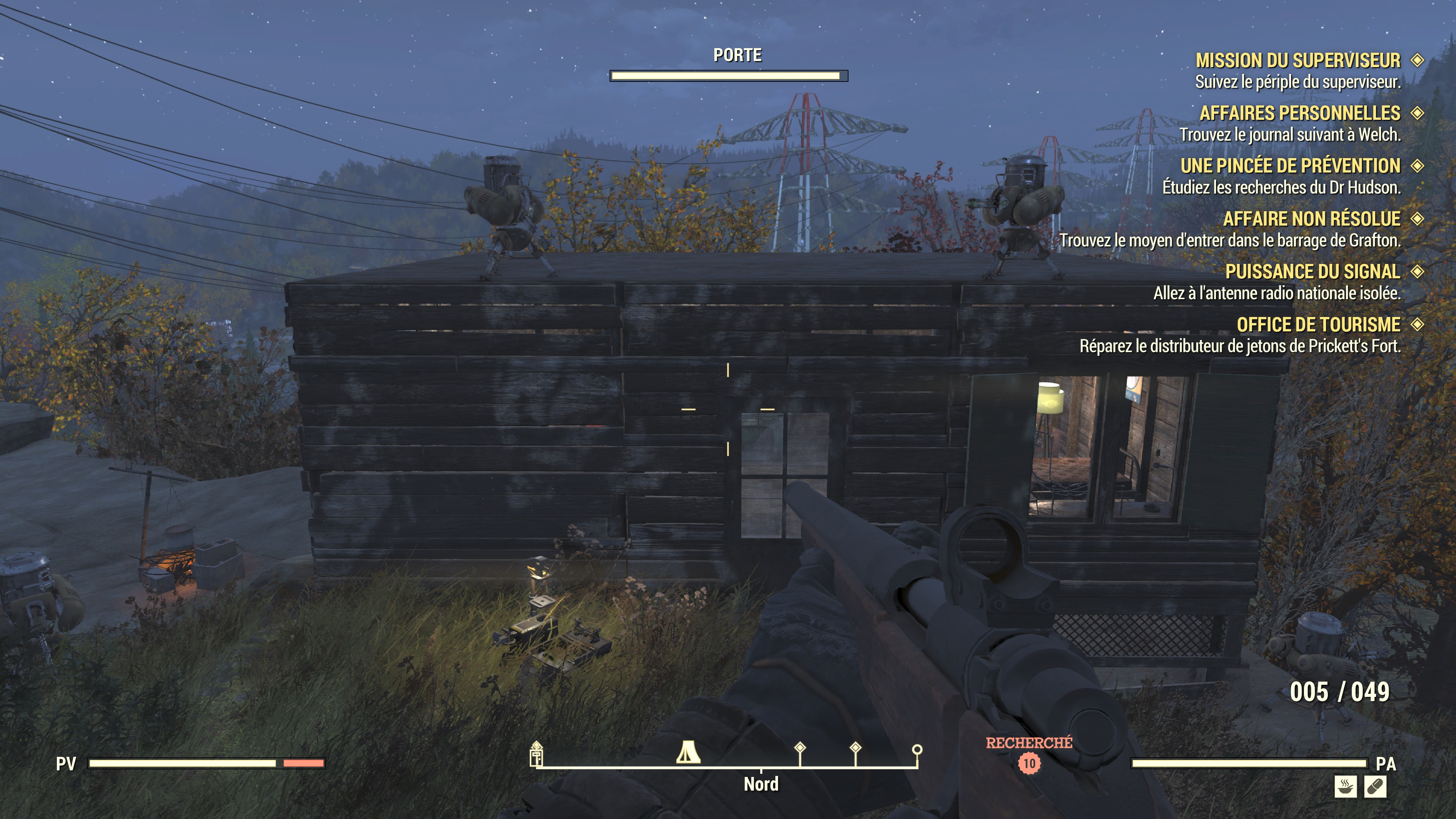Select the Mission du Superviseur quest entry
This screenshot has height=819, width=1456.
click(x=1297, y=61)
